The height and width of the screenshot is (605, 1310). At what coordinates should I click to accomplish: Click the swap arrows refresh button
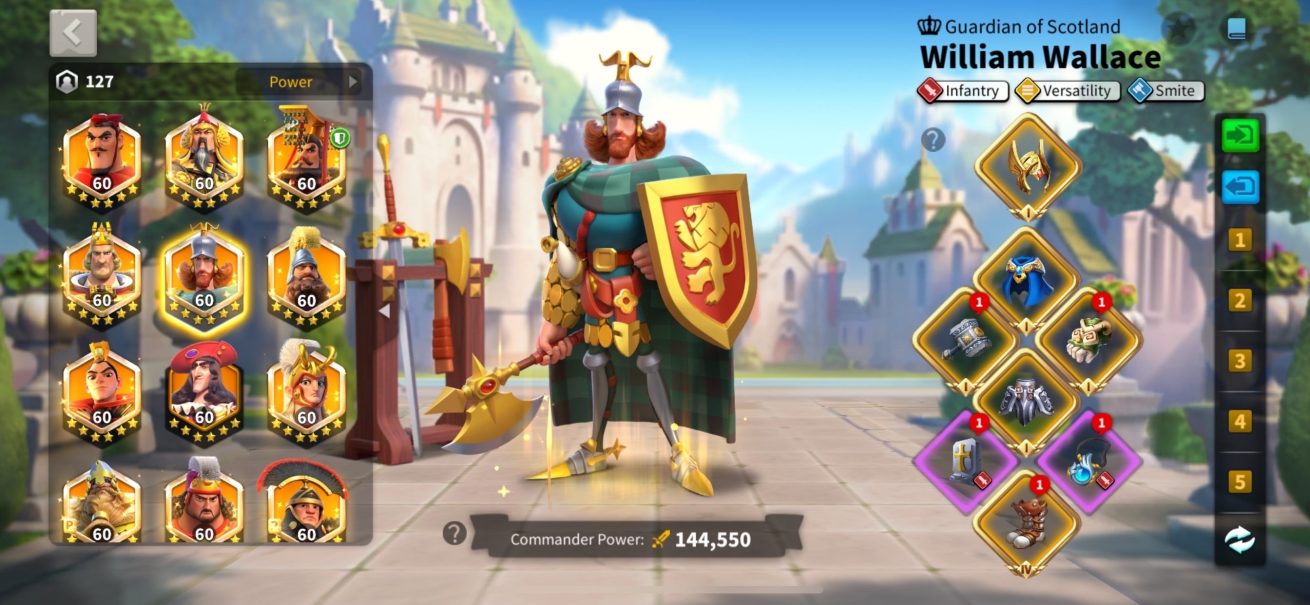1240,541
